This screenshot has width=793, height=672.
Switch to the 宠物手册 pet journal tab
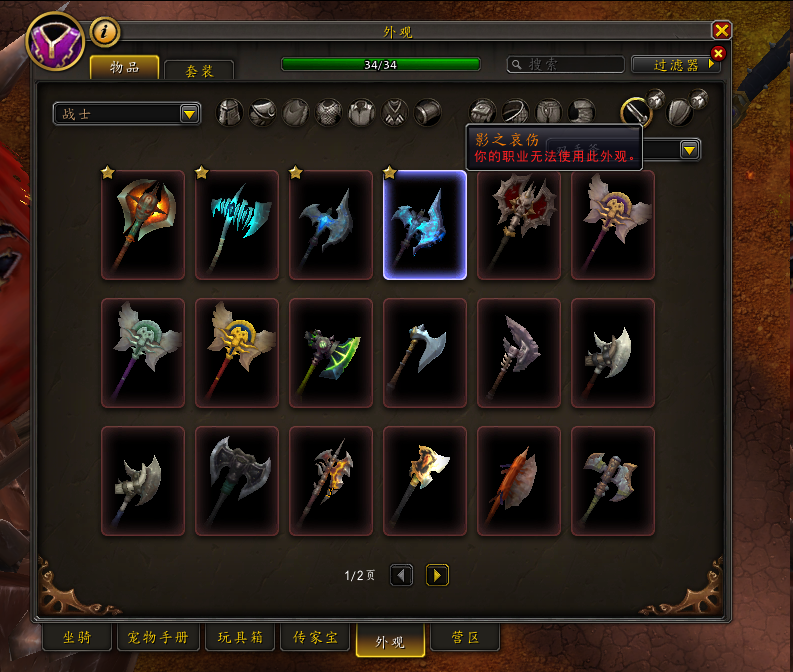tap(158, 637)
